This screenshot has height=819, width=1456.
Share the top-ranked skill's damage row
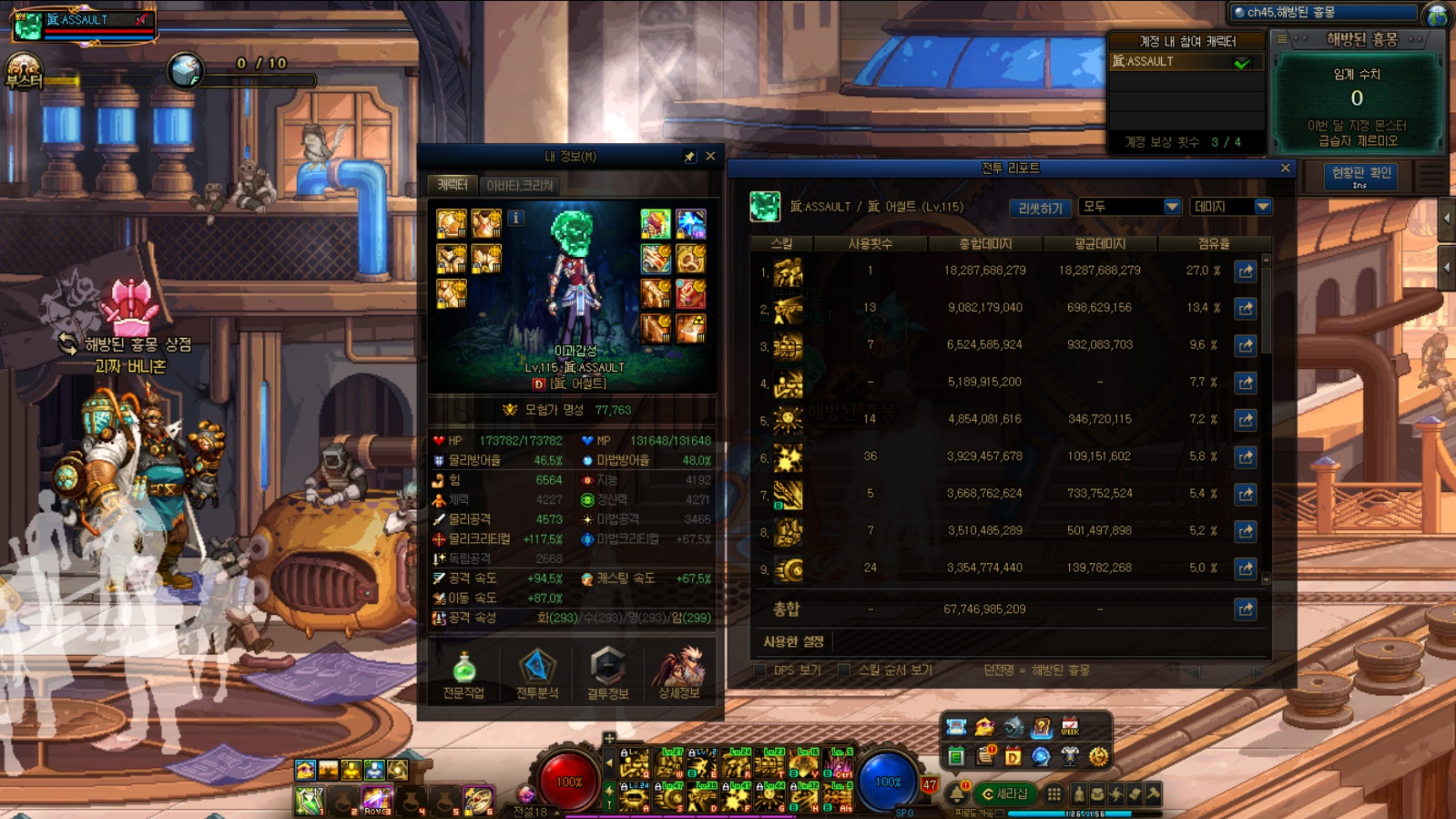click(1245, 271)
